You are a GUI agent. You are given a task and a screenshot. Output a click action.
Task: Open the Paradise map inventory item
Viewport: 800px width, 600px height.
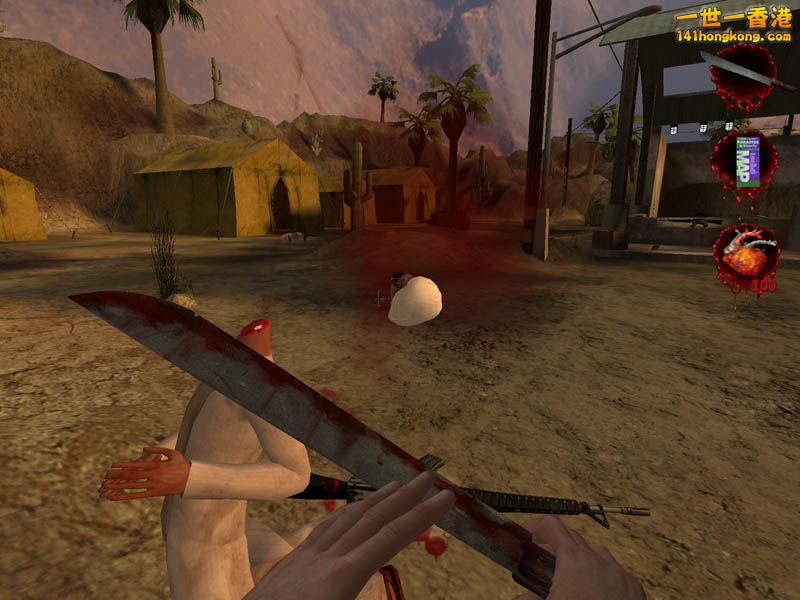(x=744, y=163)
